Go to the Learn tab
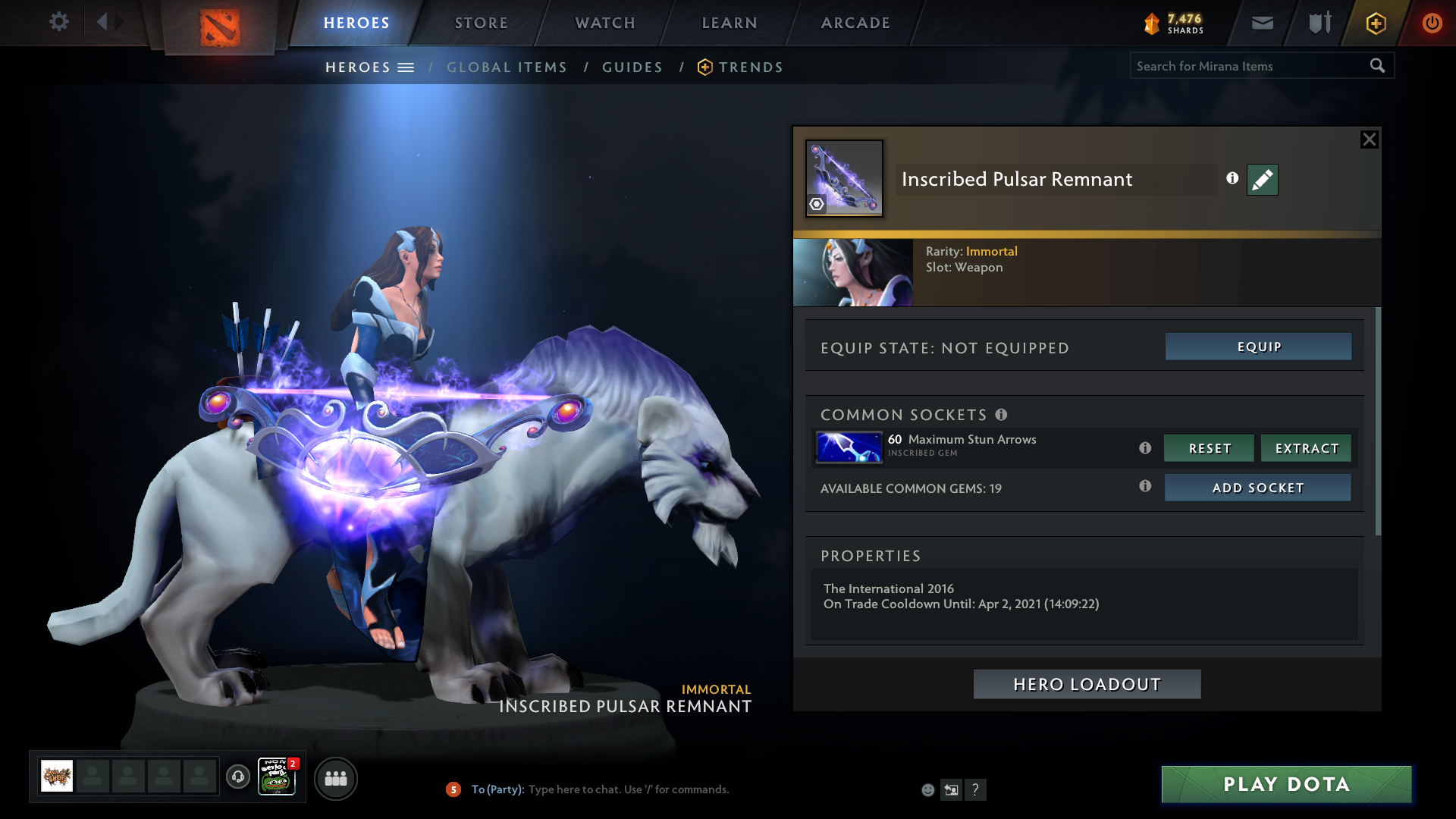Screen dimensions: 1456x819 (x=730, y=23)
